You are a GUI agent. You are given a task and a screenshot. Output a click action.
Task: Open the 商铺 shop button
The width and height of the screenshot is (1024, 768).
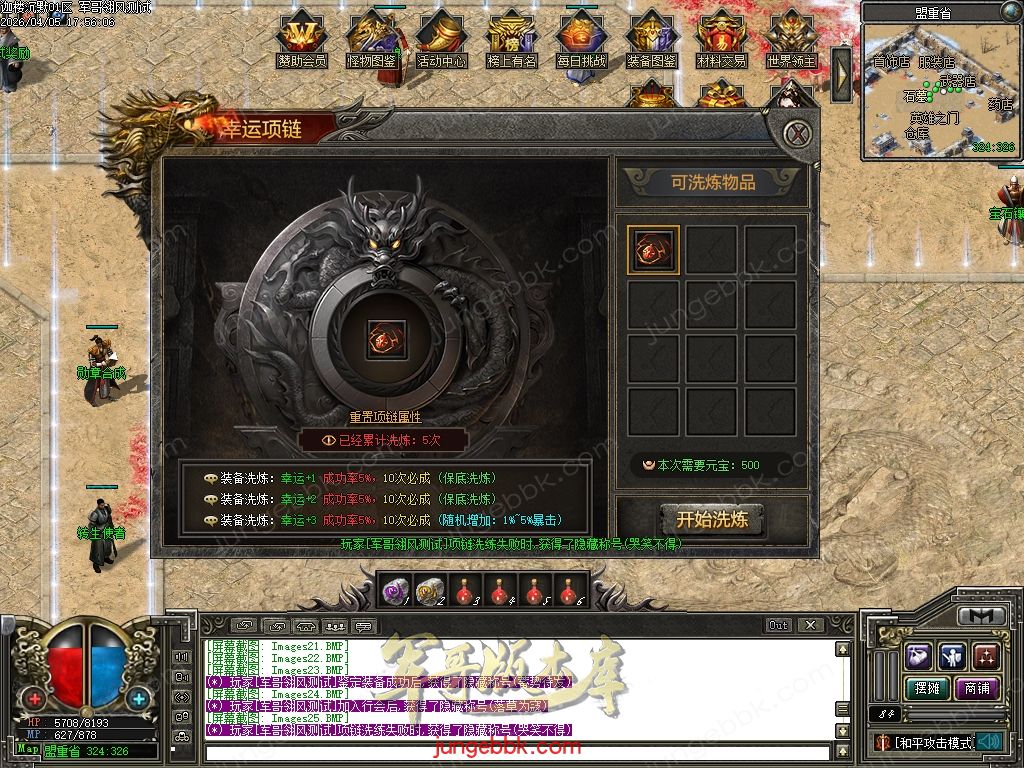[x=976, y=688]
